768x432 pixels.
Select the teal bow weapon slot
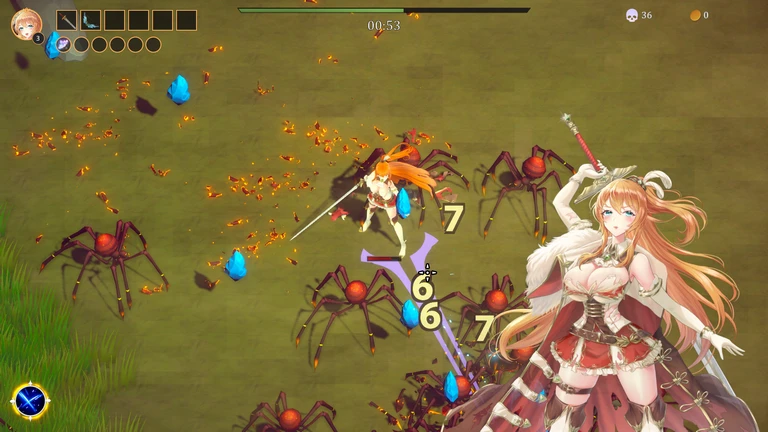[91, 20]
